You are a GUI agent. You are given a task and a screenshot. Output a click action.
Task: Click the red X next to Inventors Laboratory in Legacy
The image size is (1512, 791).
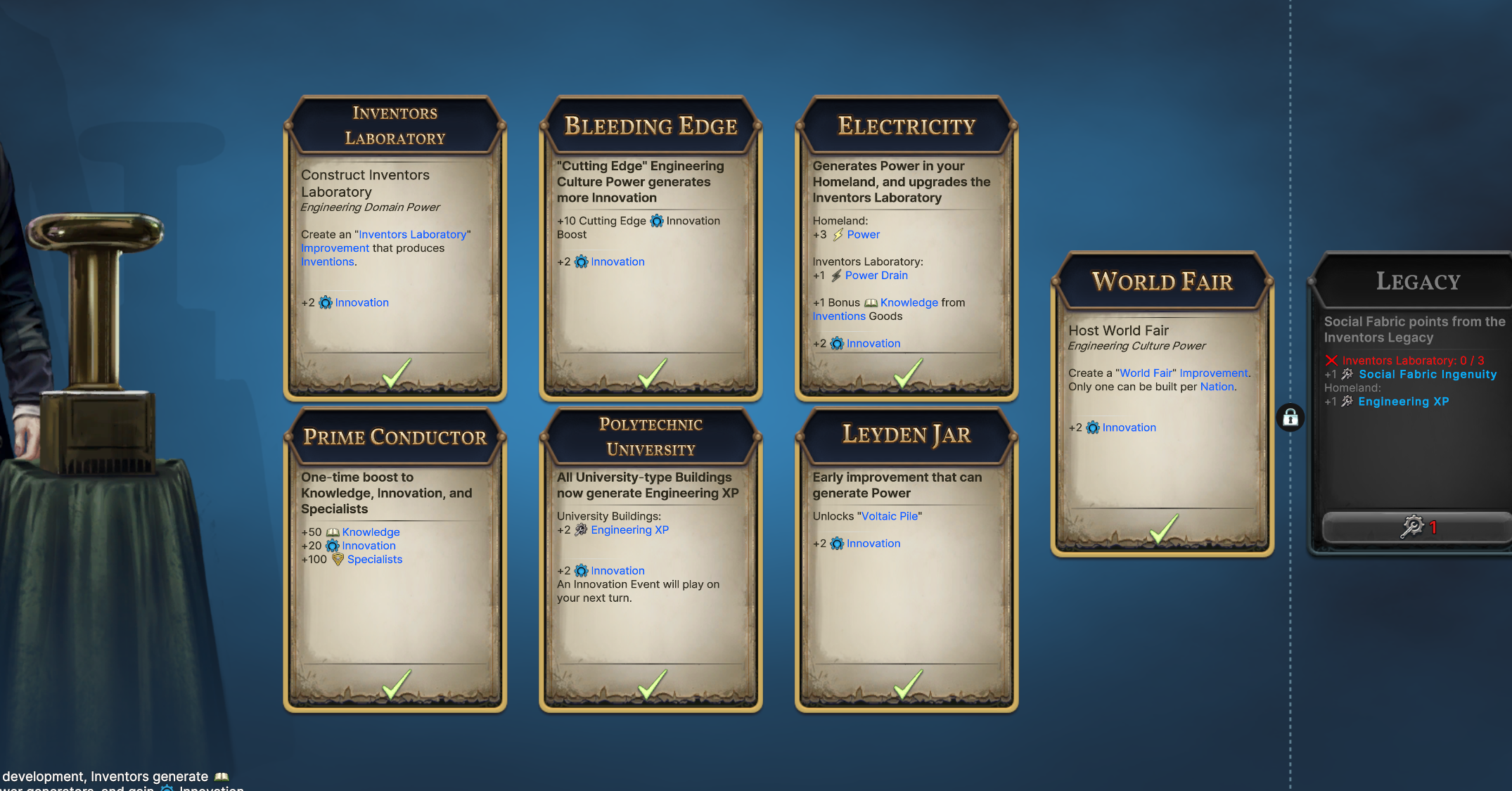(1331, 360)
